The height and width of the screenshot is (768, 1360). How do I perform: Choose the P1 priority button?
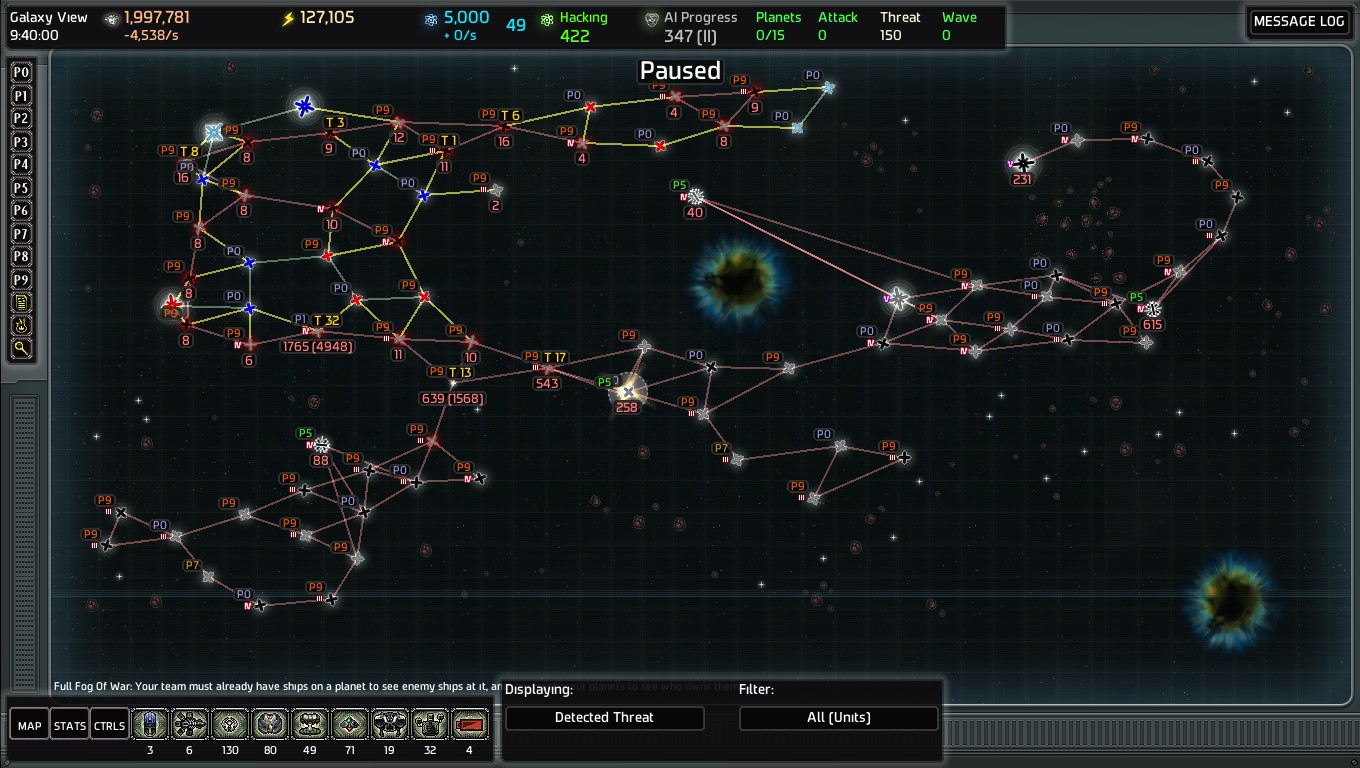pos(21,95)
